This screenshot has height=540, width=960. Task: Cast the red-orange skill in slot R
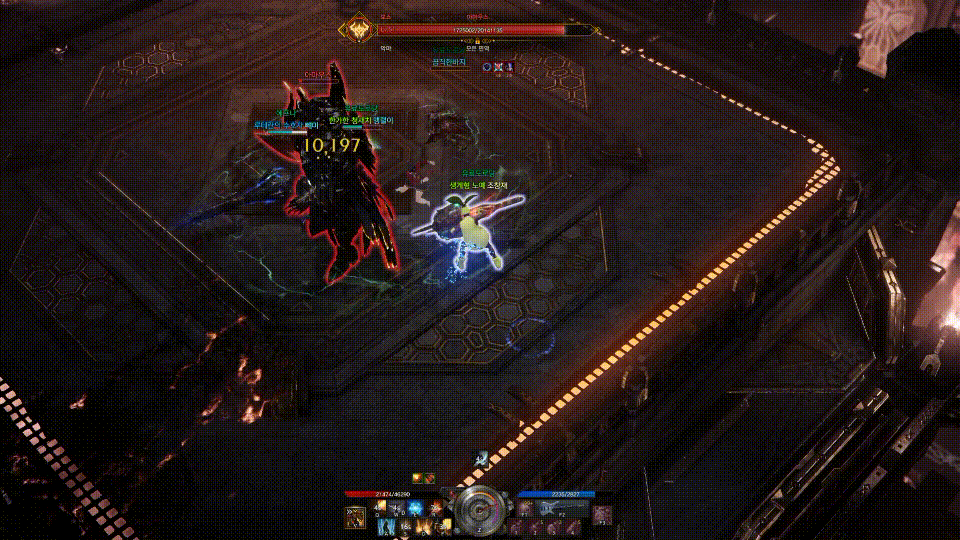(x=432, y=508)
